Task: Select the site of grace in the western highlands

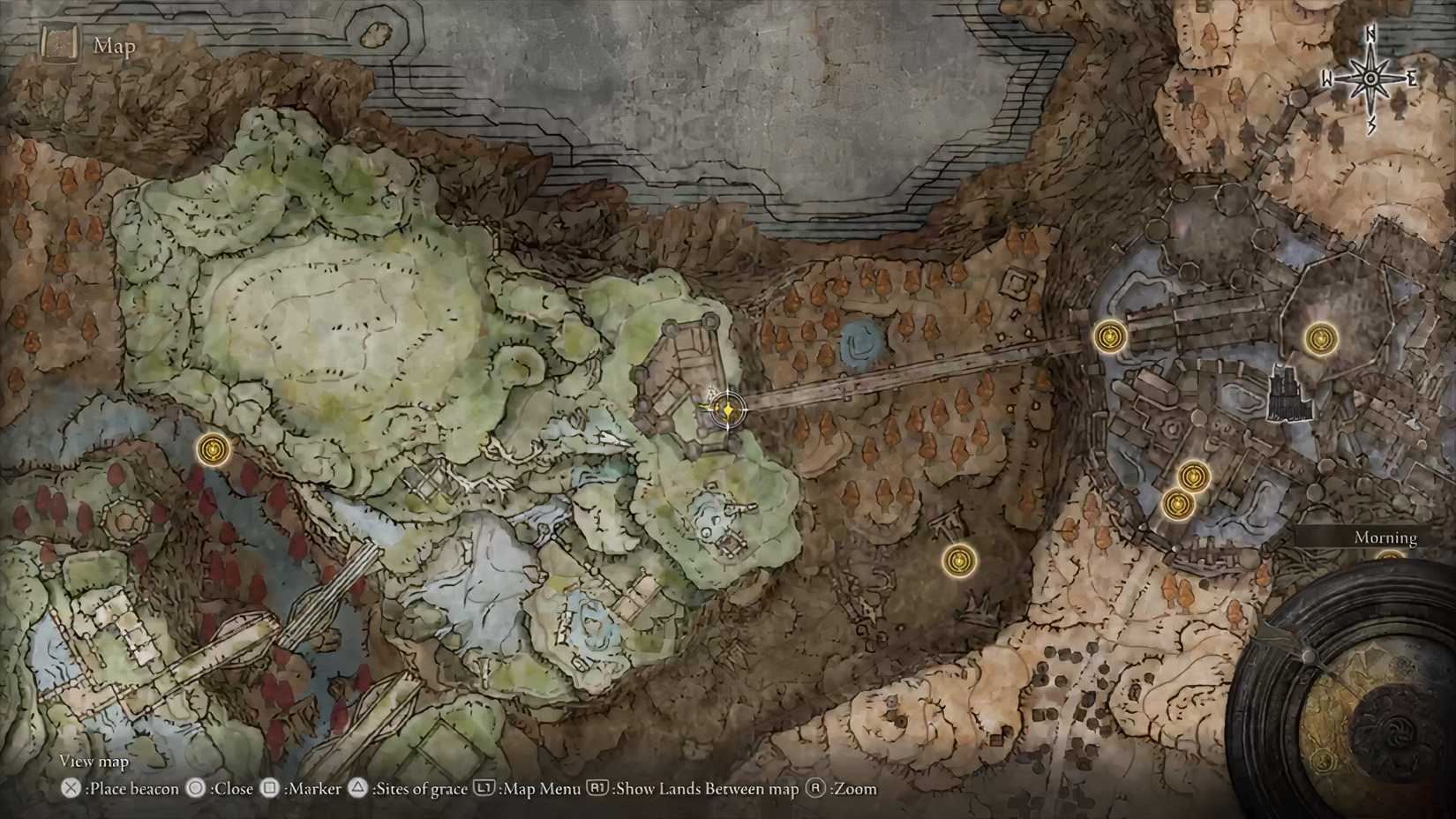Action: click(x=214, y=449)
